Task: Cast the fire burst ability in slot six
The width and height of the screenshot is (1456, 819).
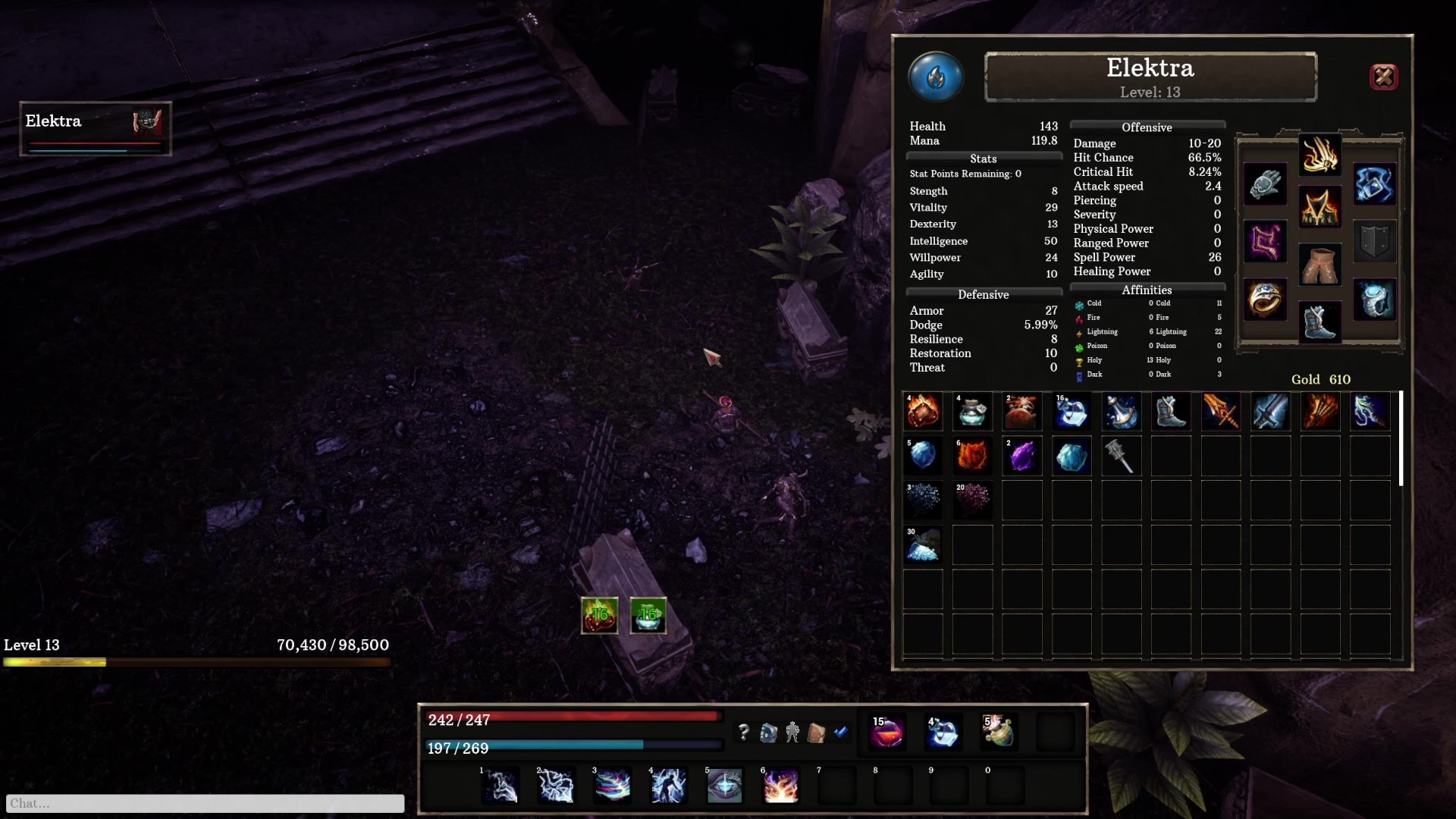Action: pos(780,786)
